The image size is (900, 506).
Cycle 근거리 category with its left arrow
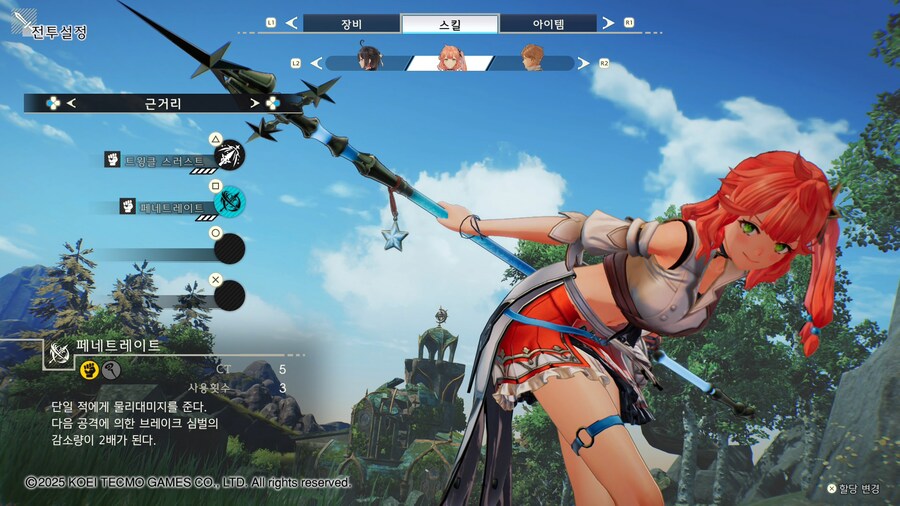pos(72,103)
